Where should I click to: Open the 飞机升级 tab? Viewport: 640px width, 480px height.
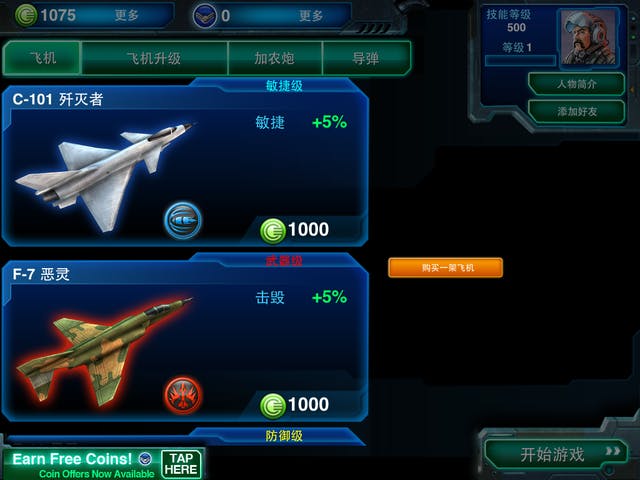click(154, 58)
